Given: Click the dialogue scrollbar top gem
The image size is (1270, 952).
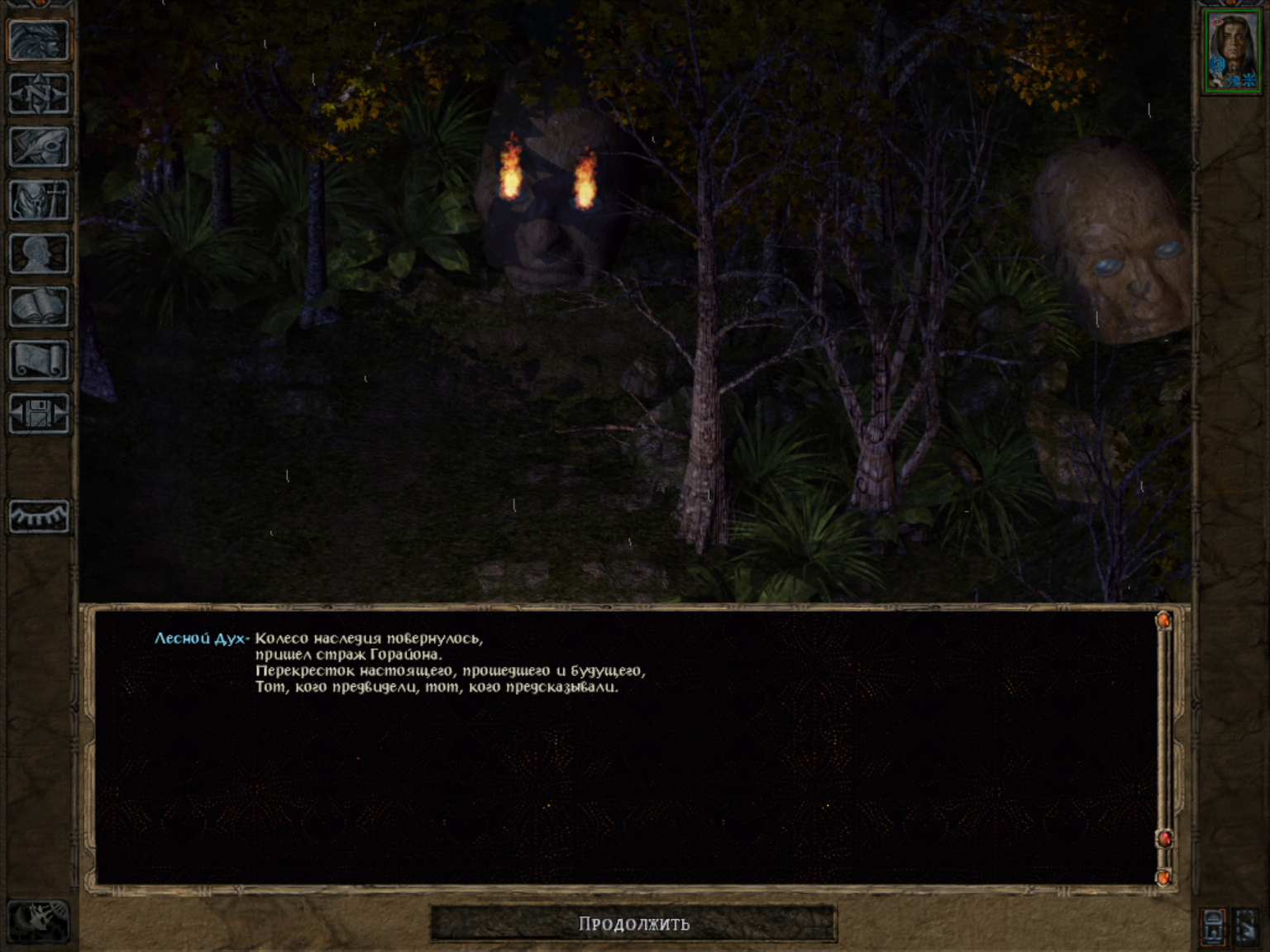Looking at the screenshot, I should coord(1163,619).
